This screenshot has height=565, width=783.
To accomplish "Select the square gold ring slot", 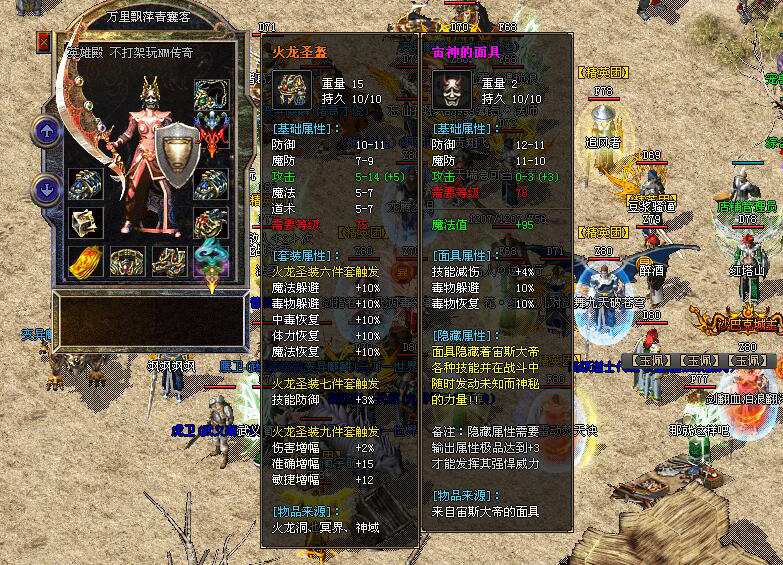I will 86,222.
